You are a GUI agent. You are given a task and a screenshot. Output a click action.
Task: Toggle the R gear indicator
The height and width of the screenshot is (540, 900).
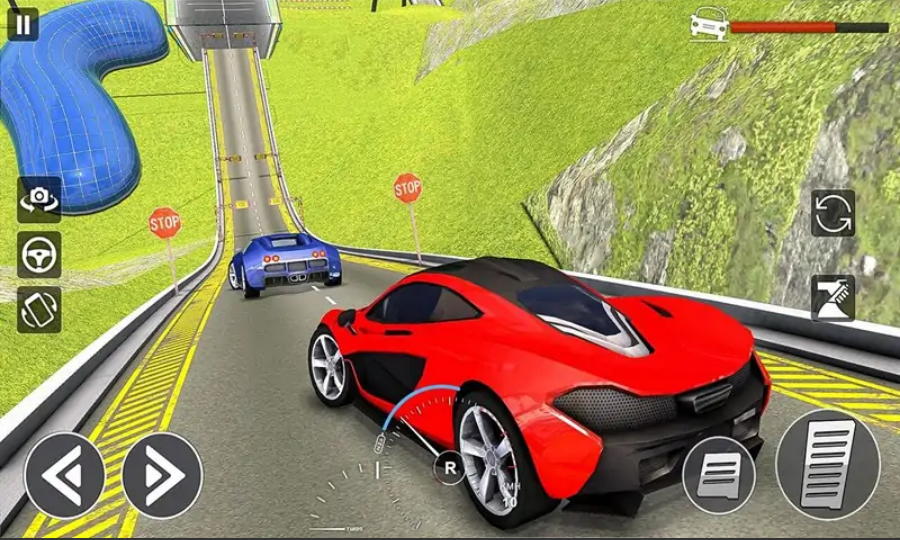pos(449,467)
